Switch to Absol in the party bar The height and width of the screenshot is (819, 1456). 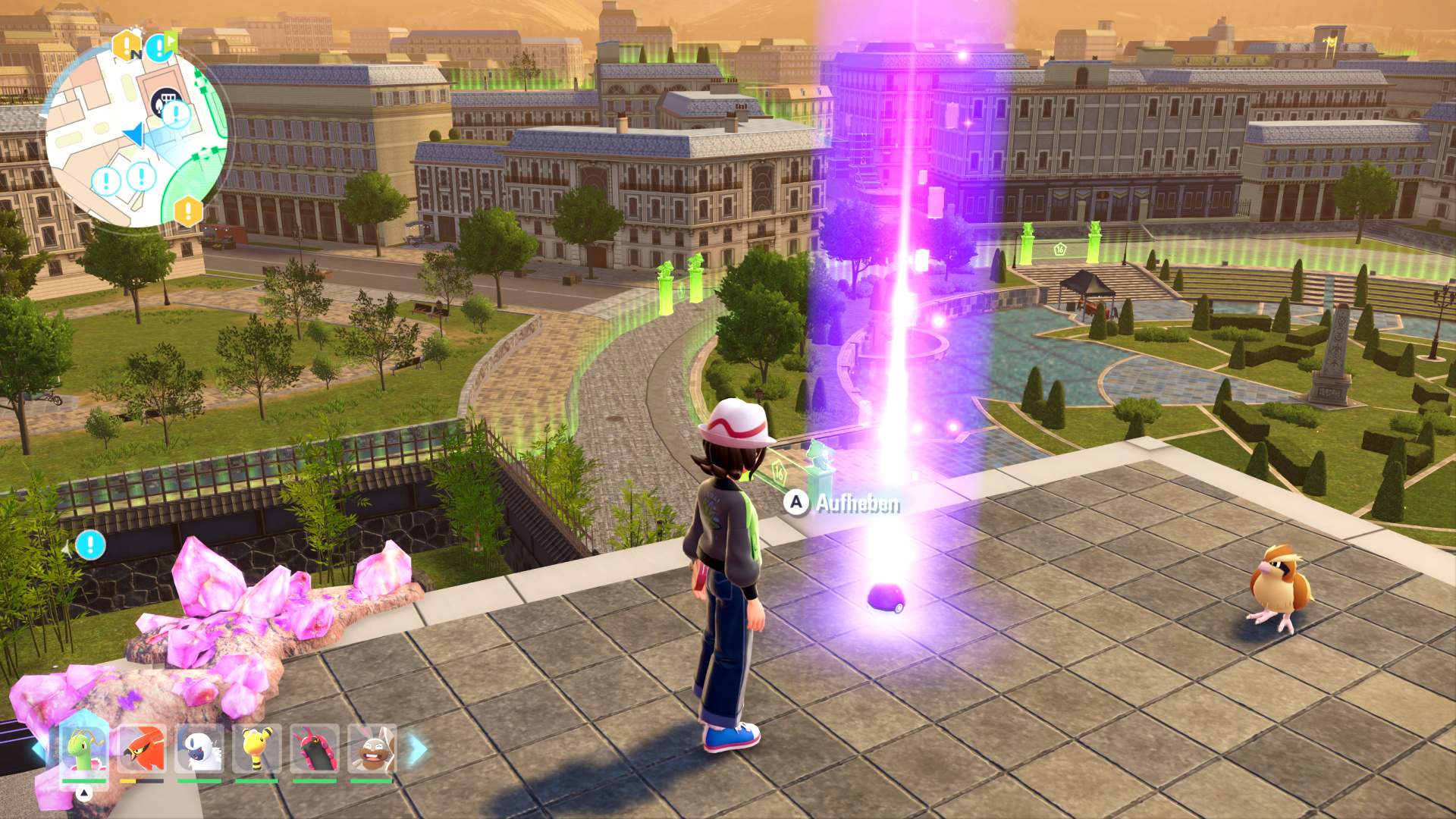199,749
